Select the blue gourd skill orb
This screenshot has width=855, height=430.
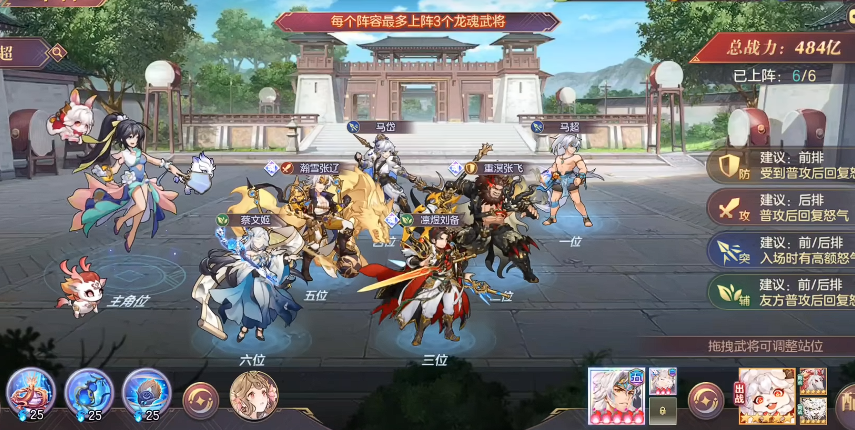[x=90, y=392]
